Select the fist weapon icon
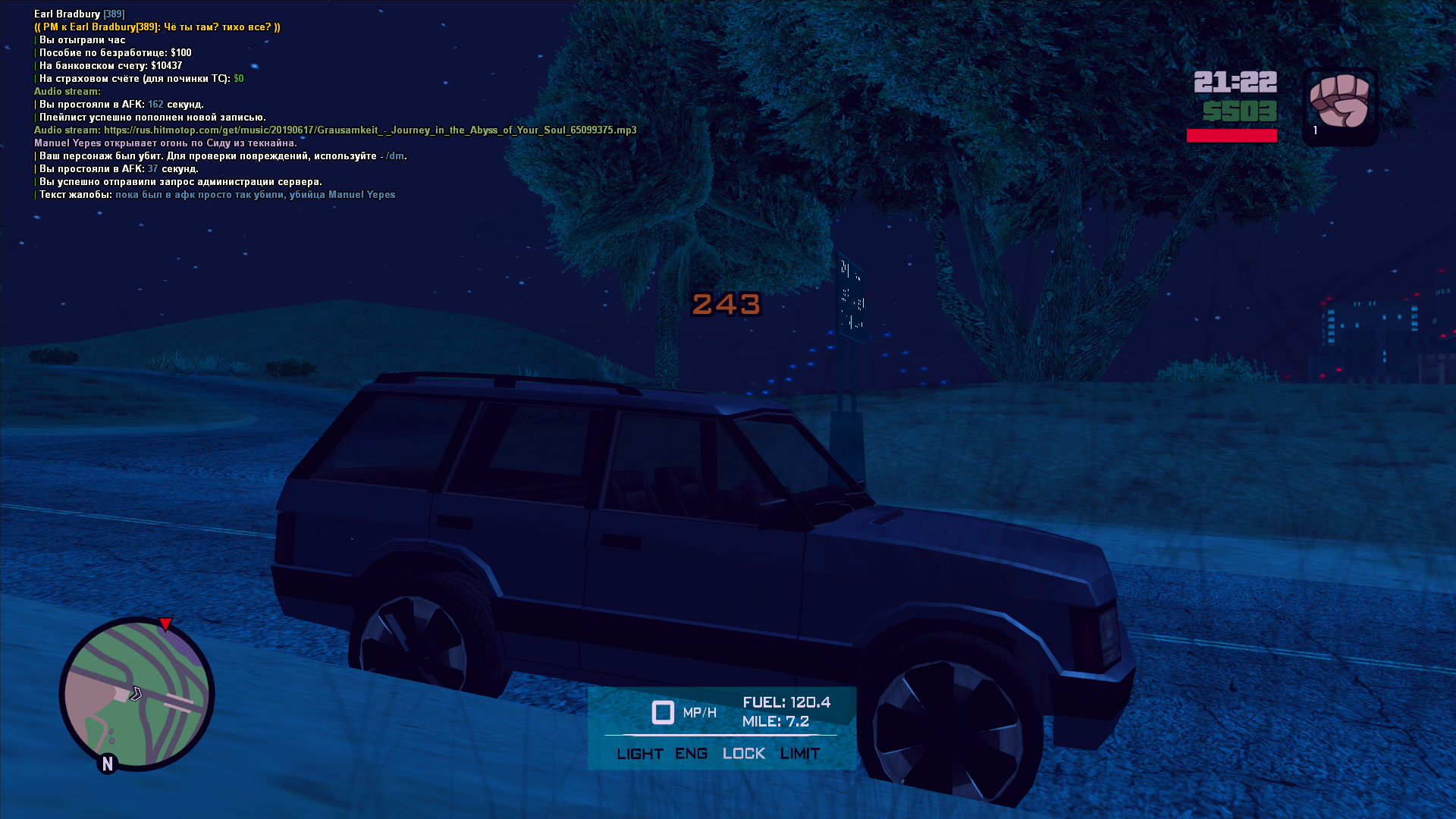 (1339, 102)
